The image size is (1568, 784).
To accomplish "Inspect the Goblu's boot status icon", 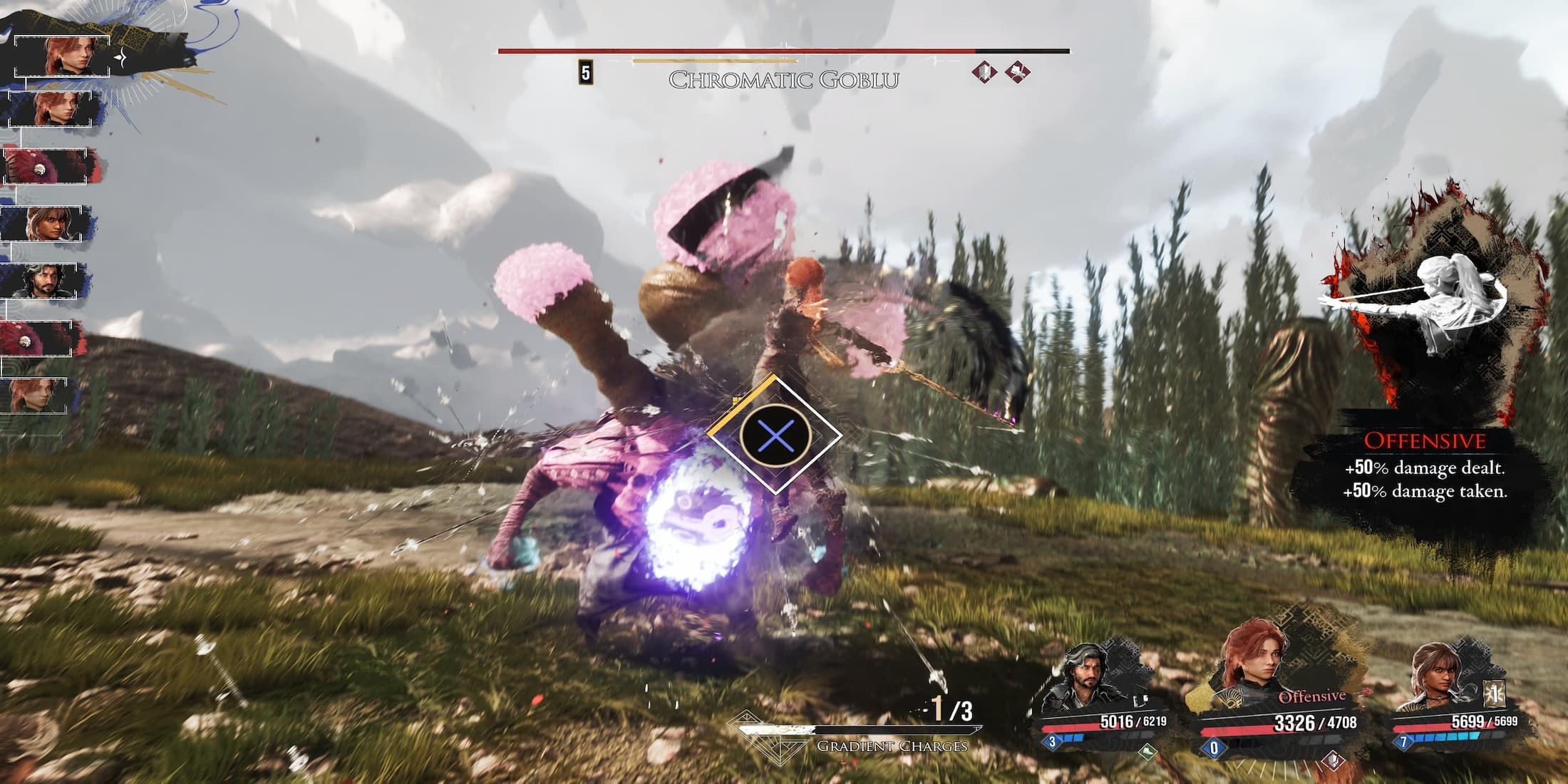I will pyautogui.click(x=1017, y=72).
